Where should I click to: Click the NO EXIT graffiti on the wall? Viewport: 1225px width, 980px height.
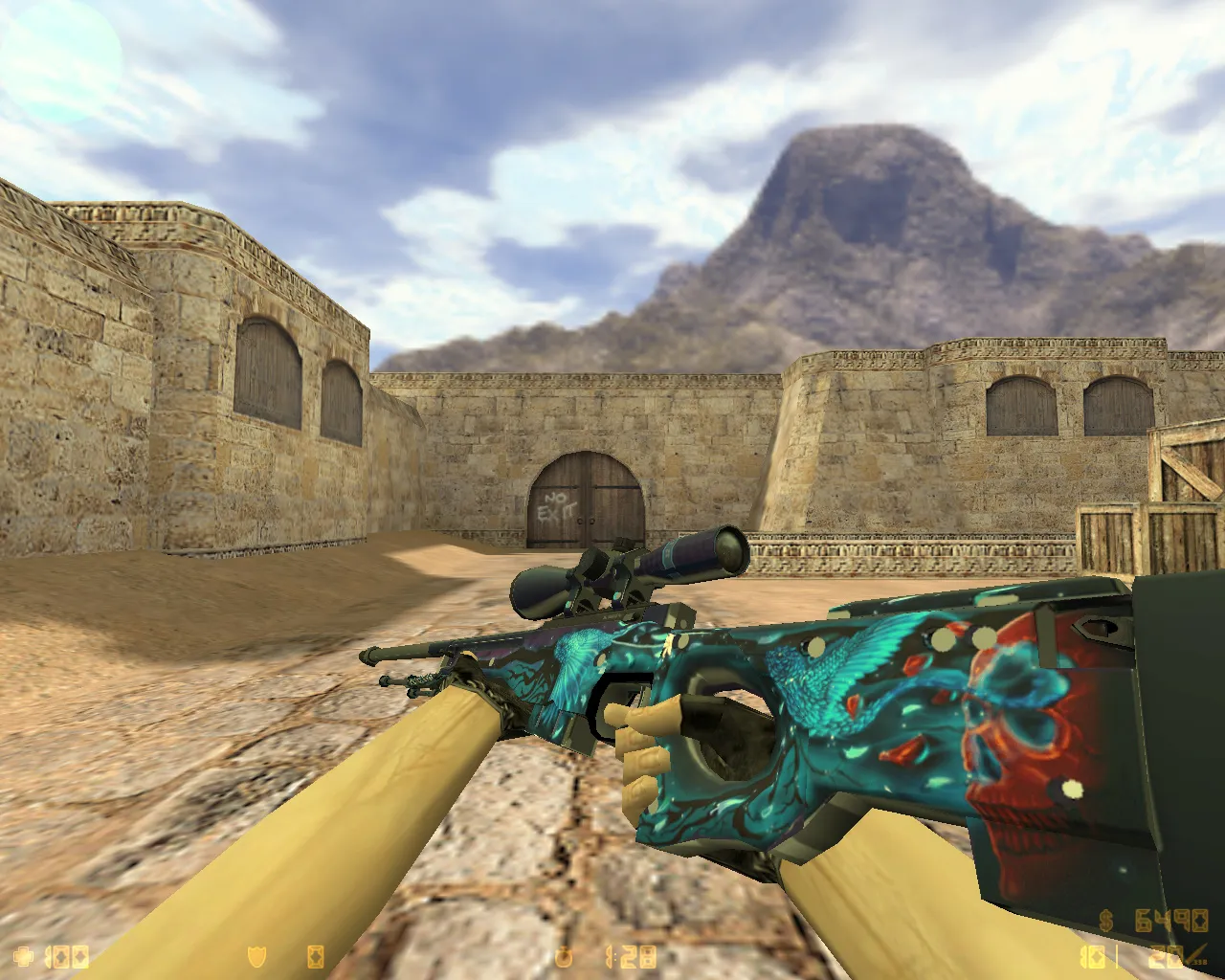557,507
